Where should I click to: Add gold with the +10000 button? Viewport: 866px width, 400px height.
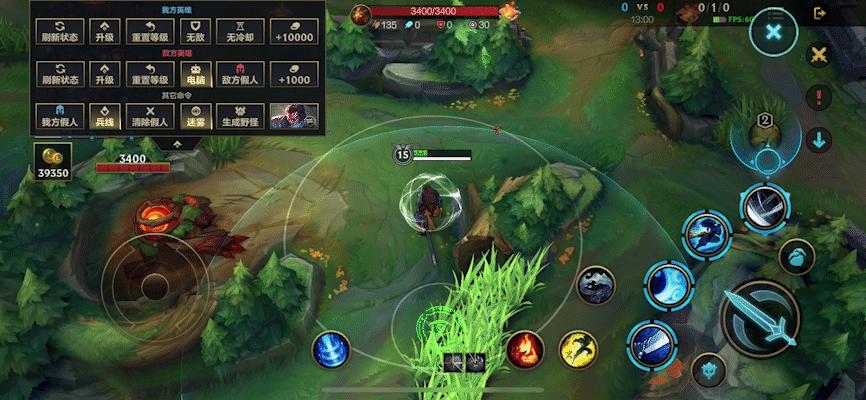click(x=293, y=30)
